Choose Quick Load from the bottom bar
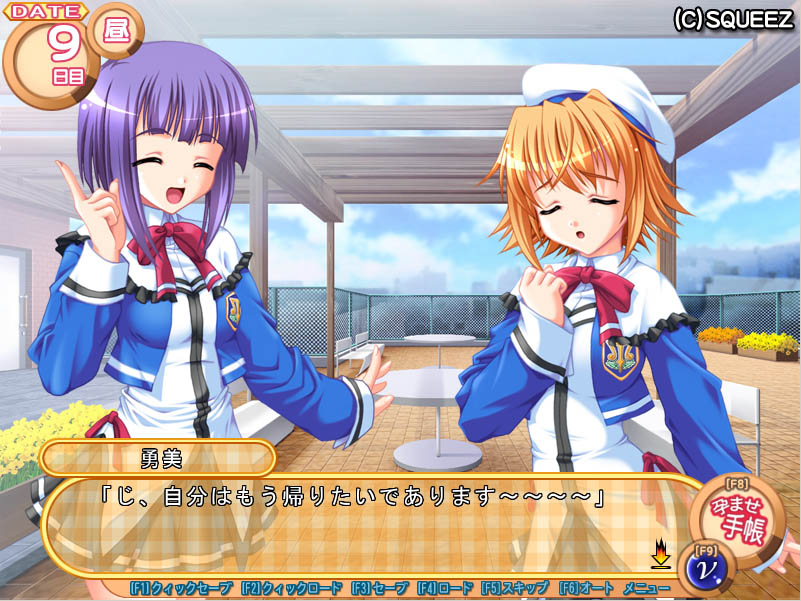Image resolution: width=801 pixels, height=601 pixels. tap(291, 589)
